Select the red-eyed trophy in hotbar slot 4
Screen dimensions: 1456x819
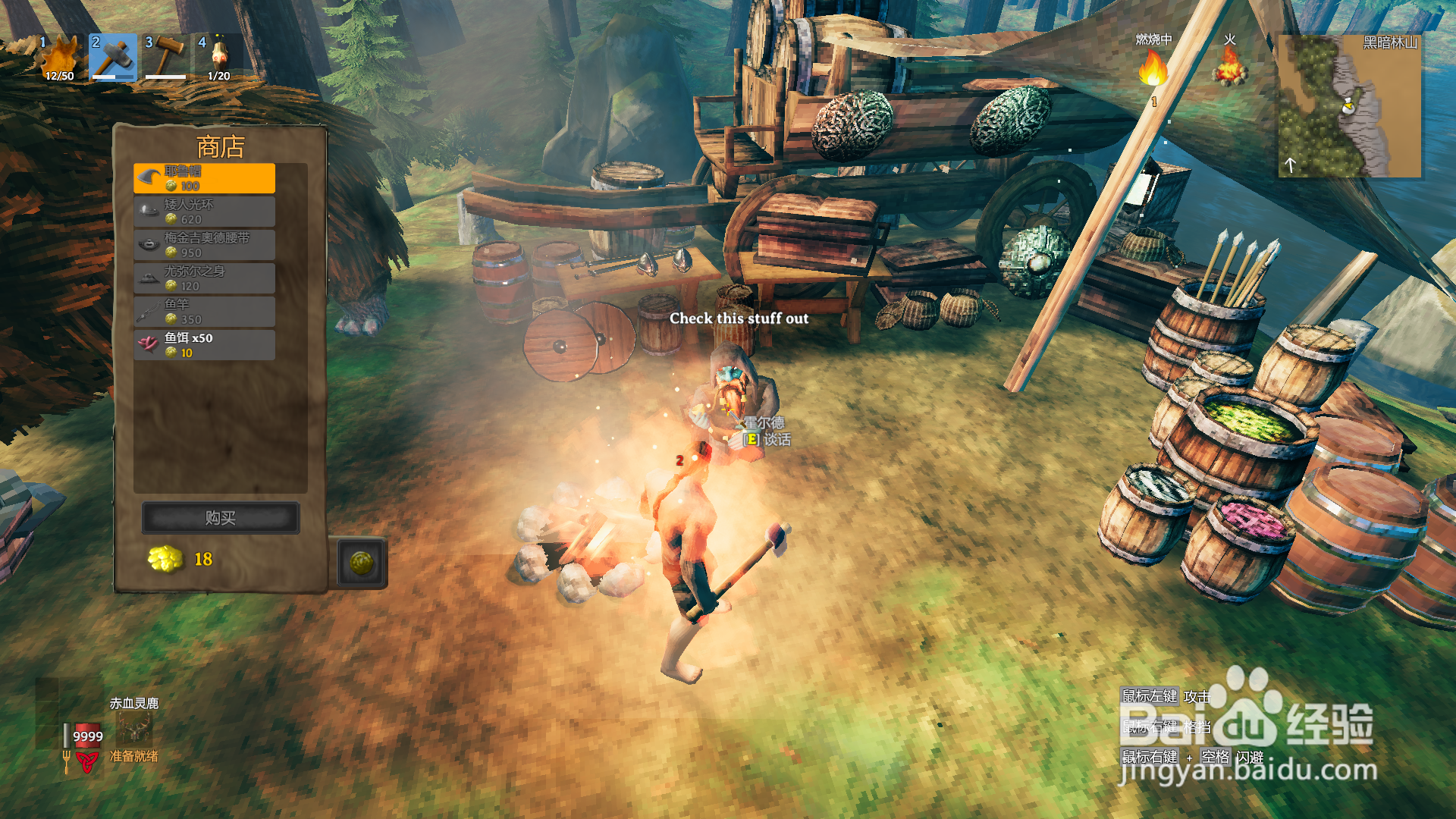[x=219, y=58]
